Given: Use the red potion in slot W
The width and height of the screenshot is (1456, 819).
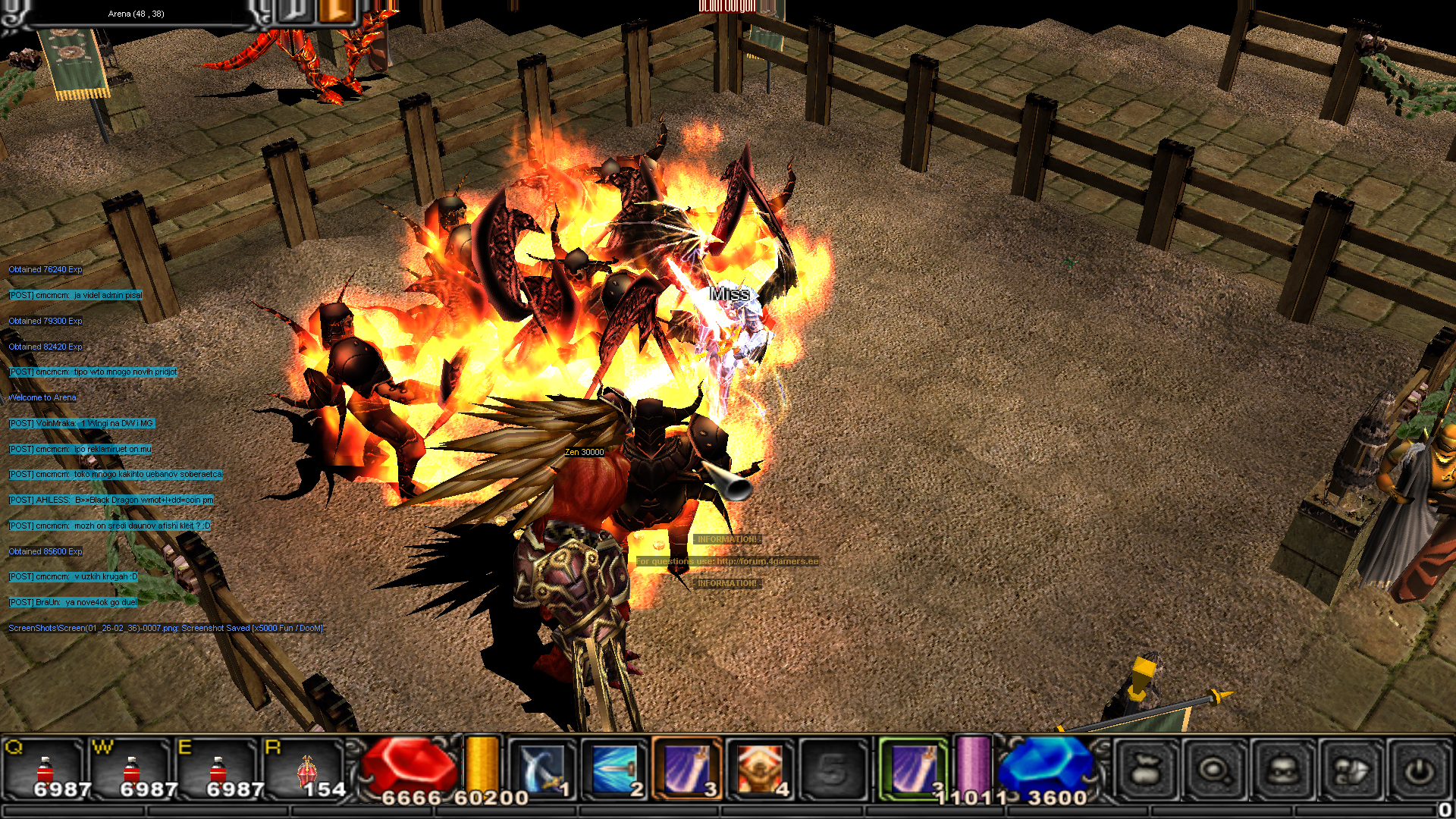Looking at the screenshot, I should coord(132,769).
